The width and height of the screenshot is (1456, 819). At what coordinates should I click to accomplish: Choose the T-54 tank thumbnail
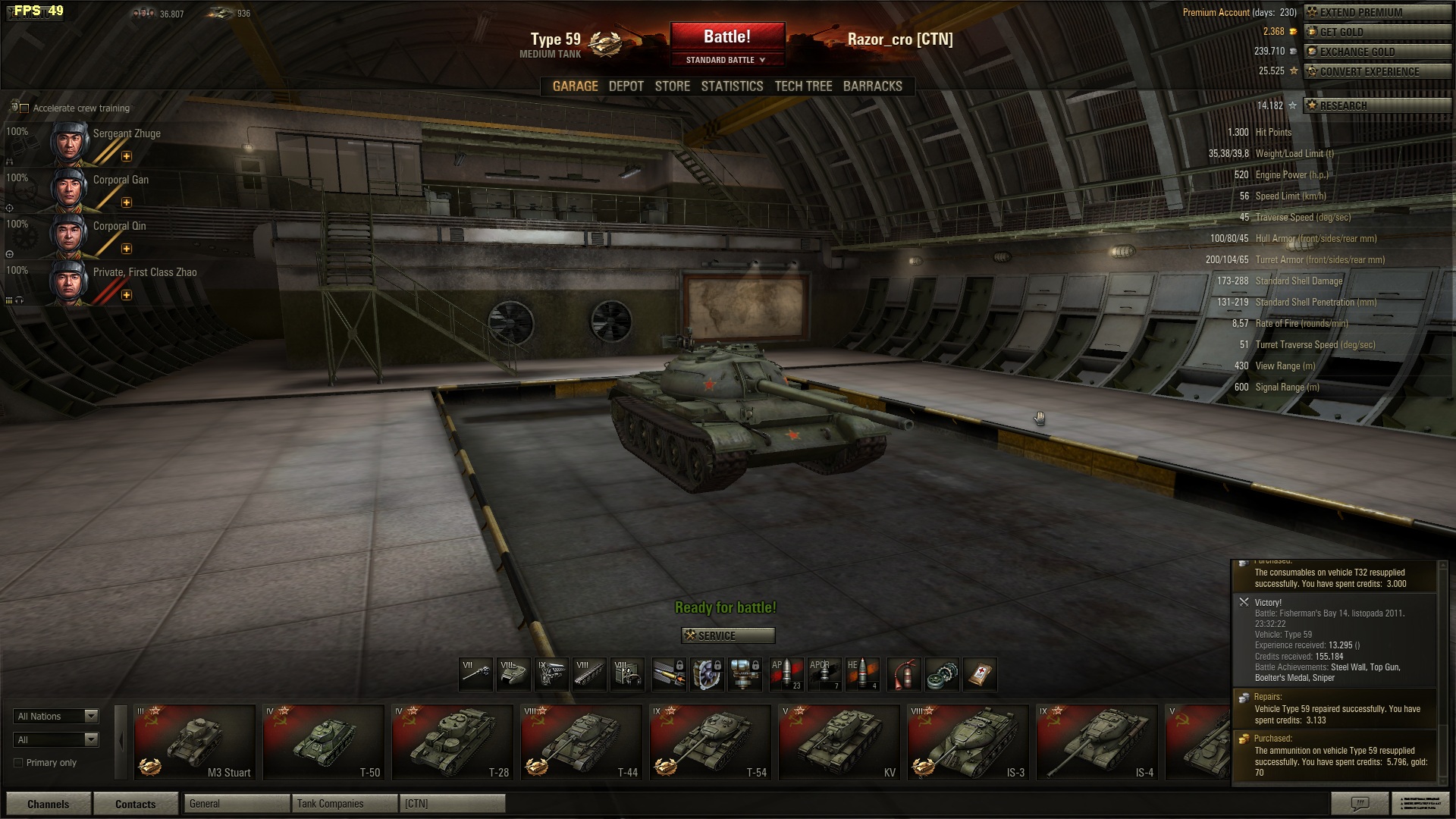coord(710,742)
